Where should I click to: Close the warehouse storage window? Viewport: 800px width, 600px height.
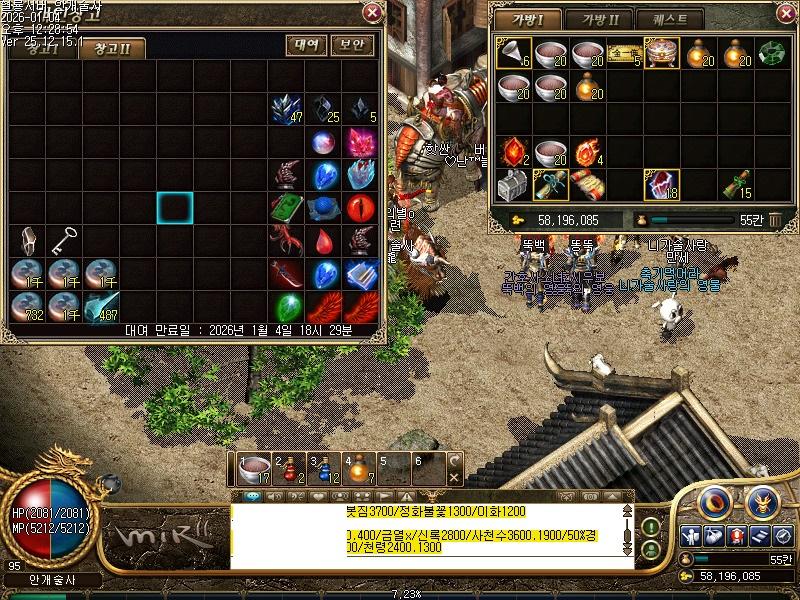[372, 13]
